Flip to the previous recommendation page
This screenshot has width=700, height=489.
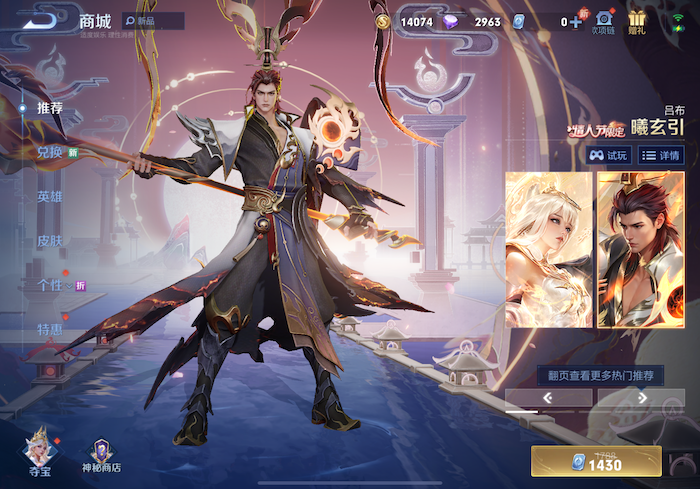pyautogui.click(x=548, y=397)
